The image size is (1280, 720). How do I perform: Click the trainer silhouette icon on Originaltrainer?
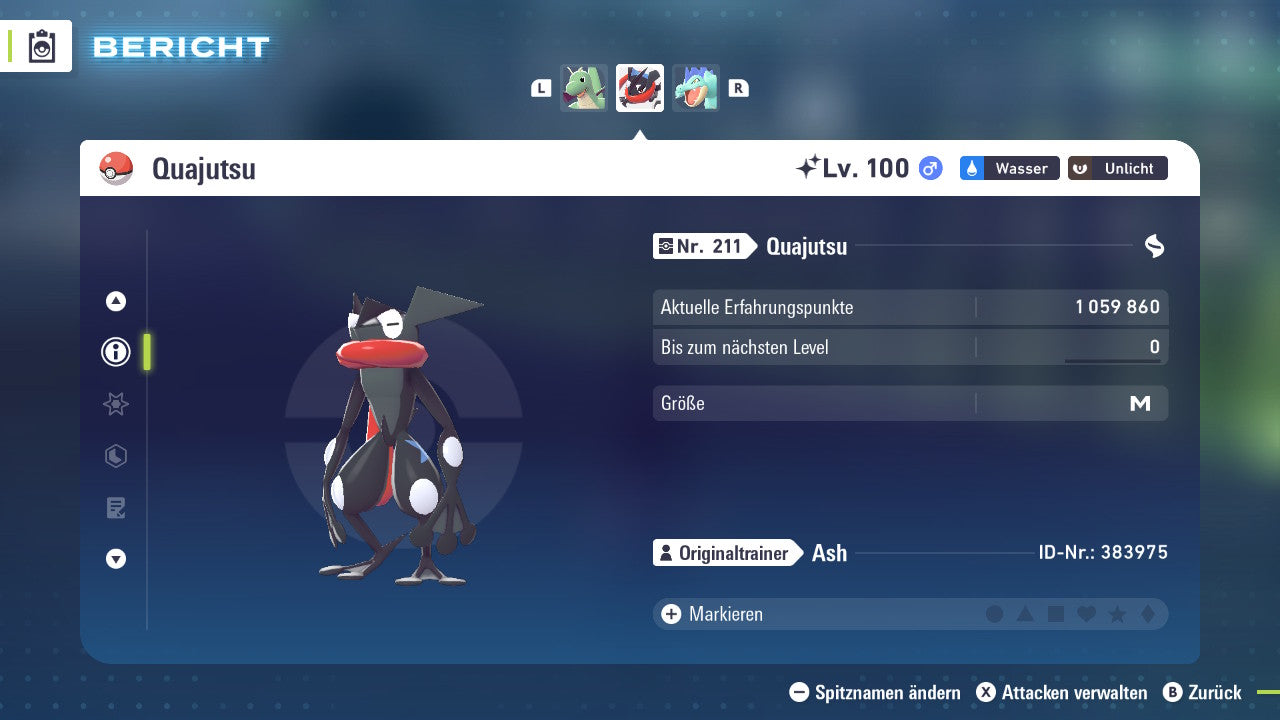[667, 552]
